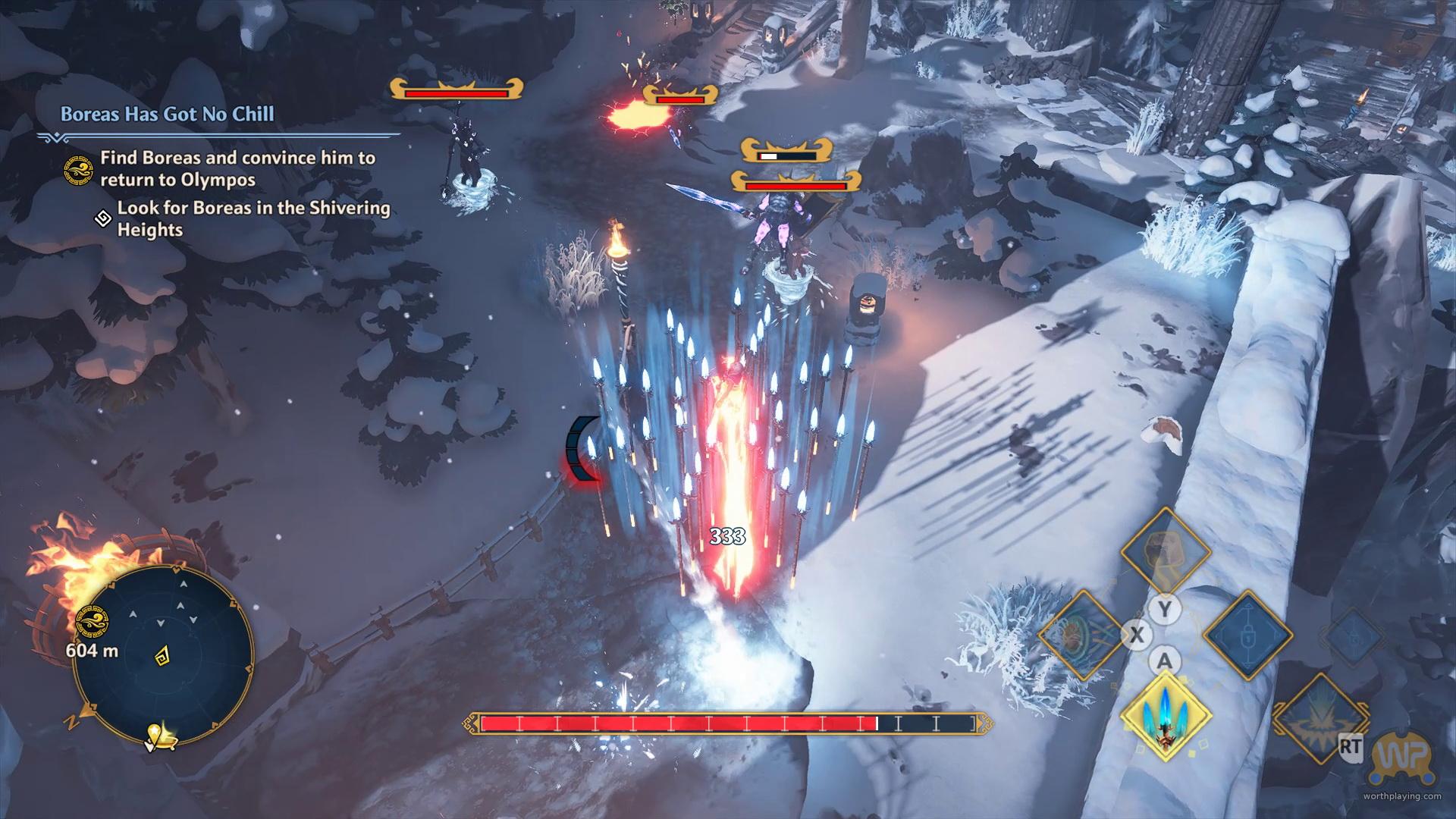Select the Boreas Has Got No Chill quest title
Screen dimensions: 1456x819
(x=168, y=115)
